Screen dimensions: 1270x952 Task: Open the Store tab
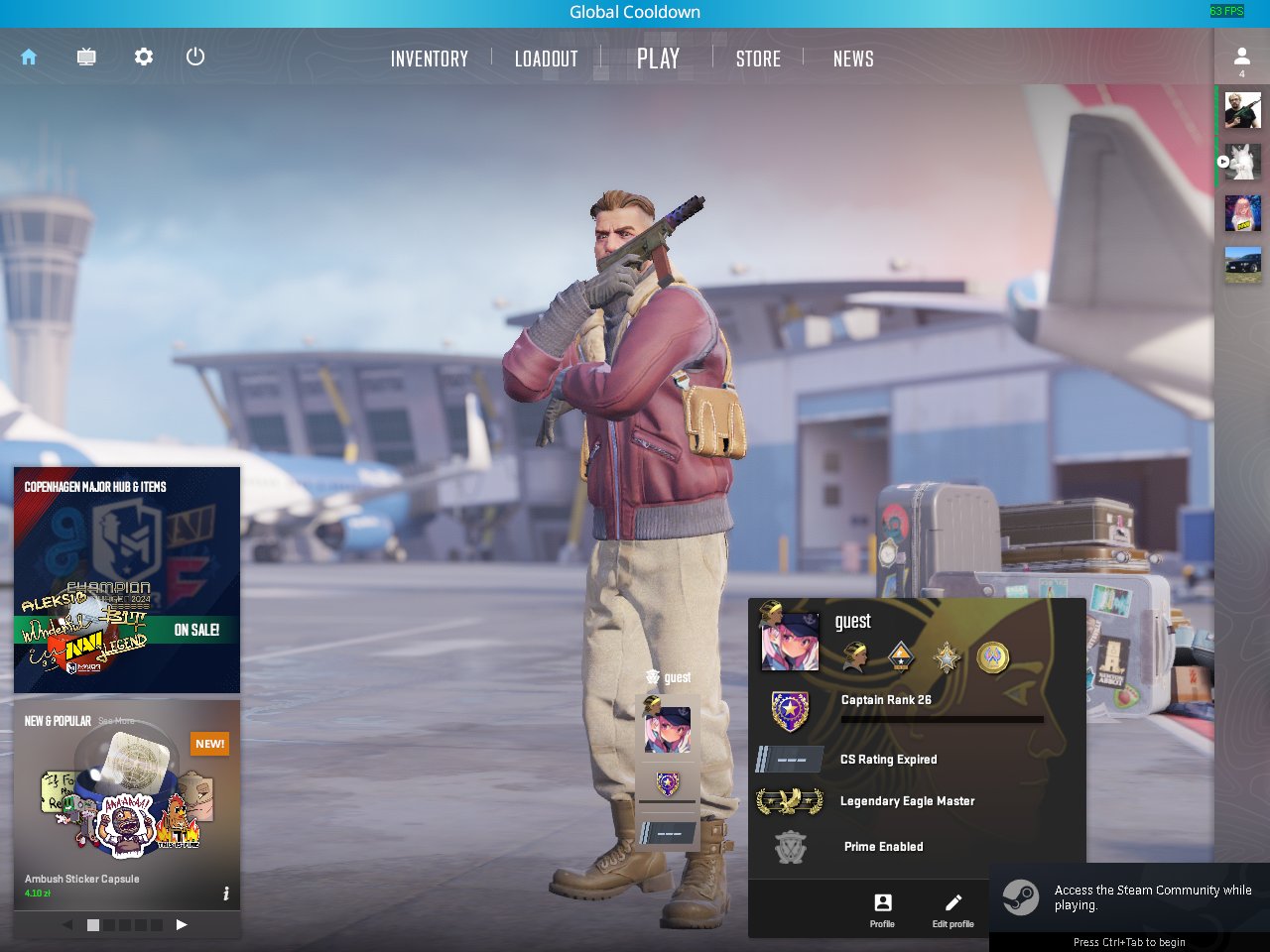[758, 59]
